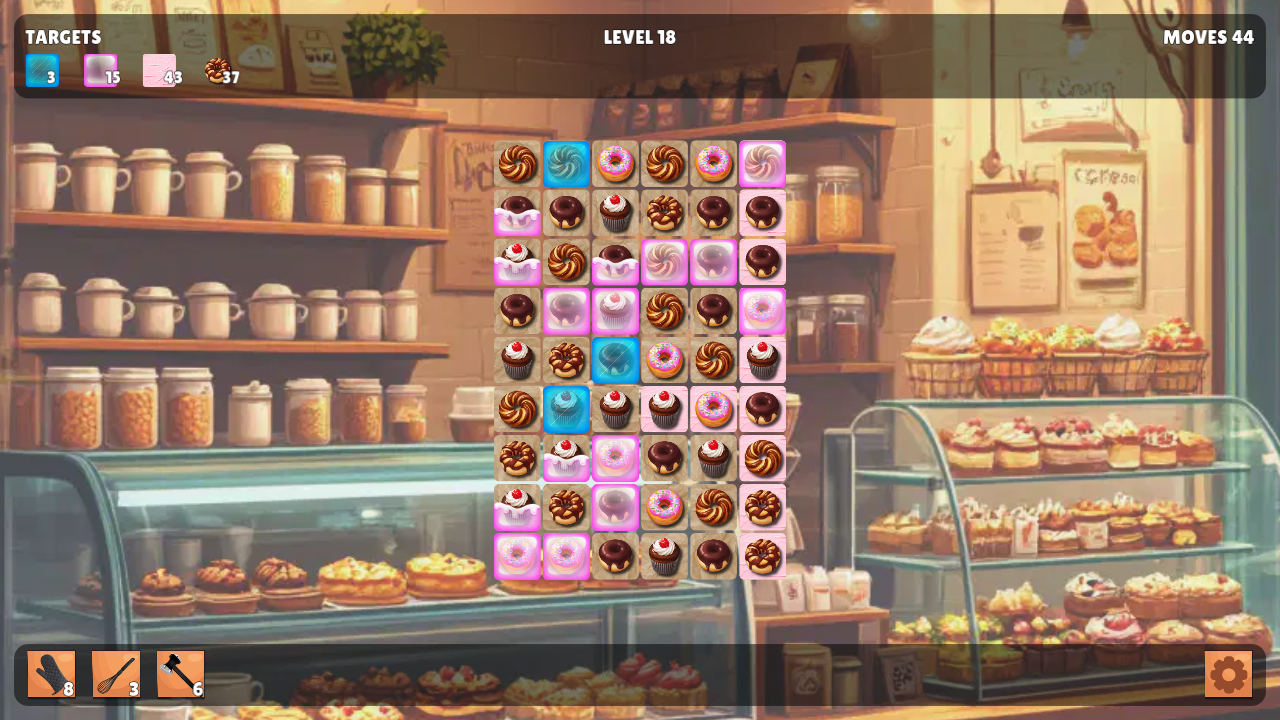Screen dimensions: 1280x720
Task: Click the donut target showing 37
Action: pyautogui.click(x=218, y=71)
